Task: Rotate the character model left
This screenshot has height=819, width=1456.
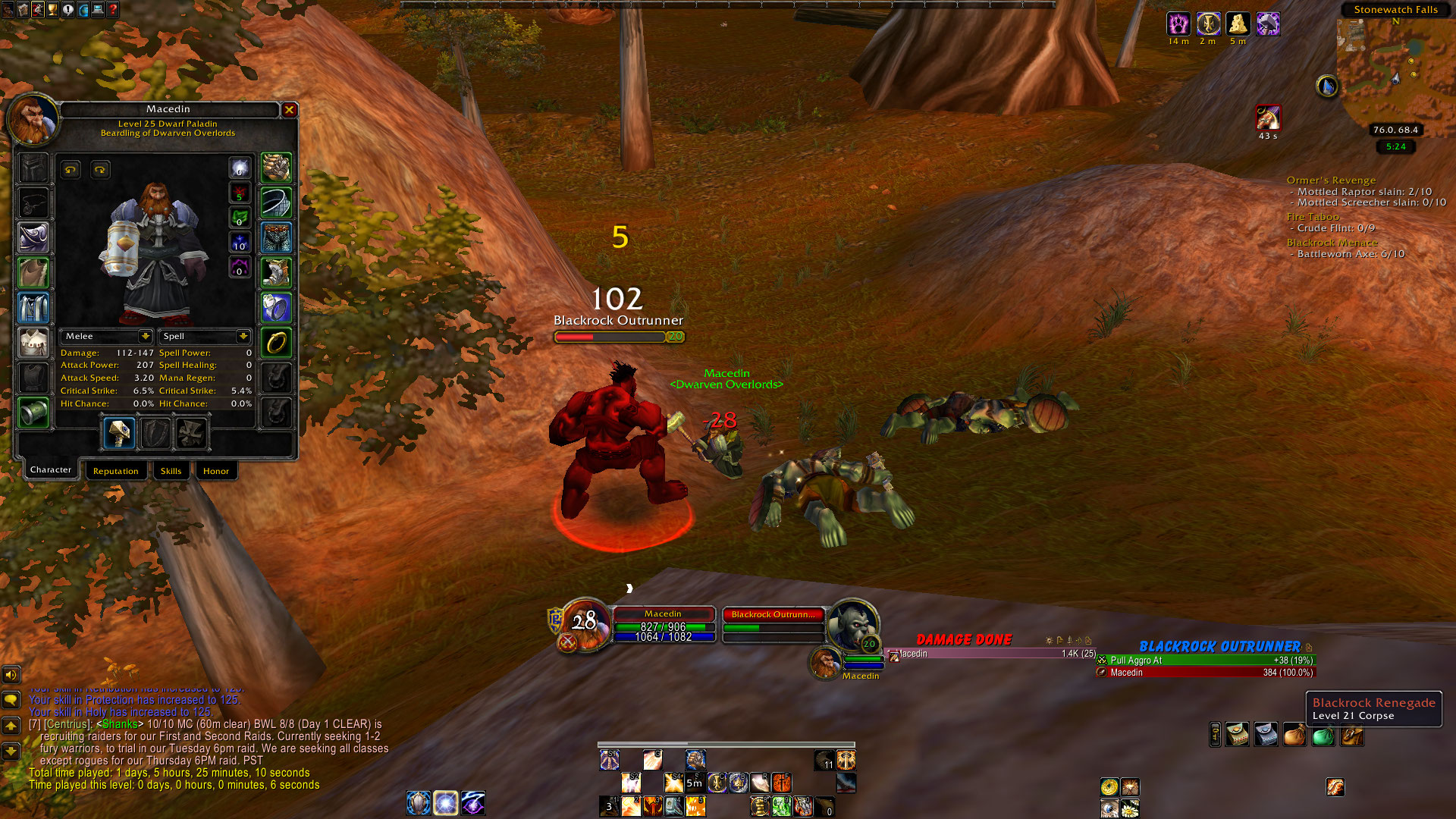Action: (x=71, y=170)
